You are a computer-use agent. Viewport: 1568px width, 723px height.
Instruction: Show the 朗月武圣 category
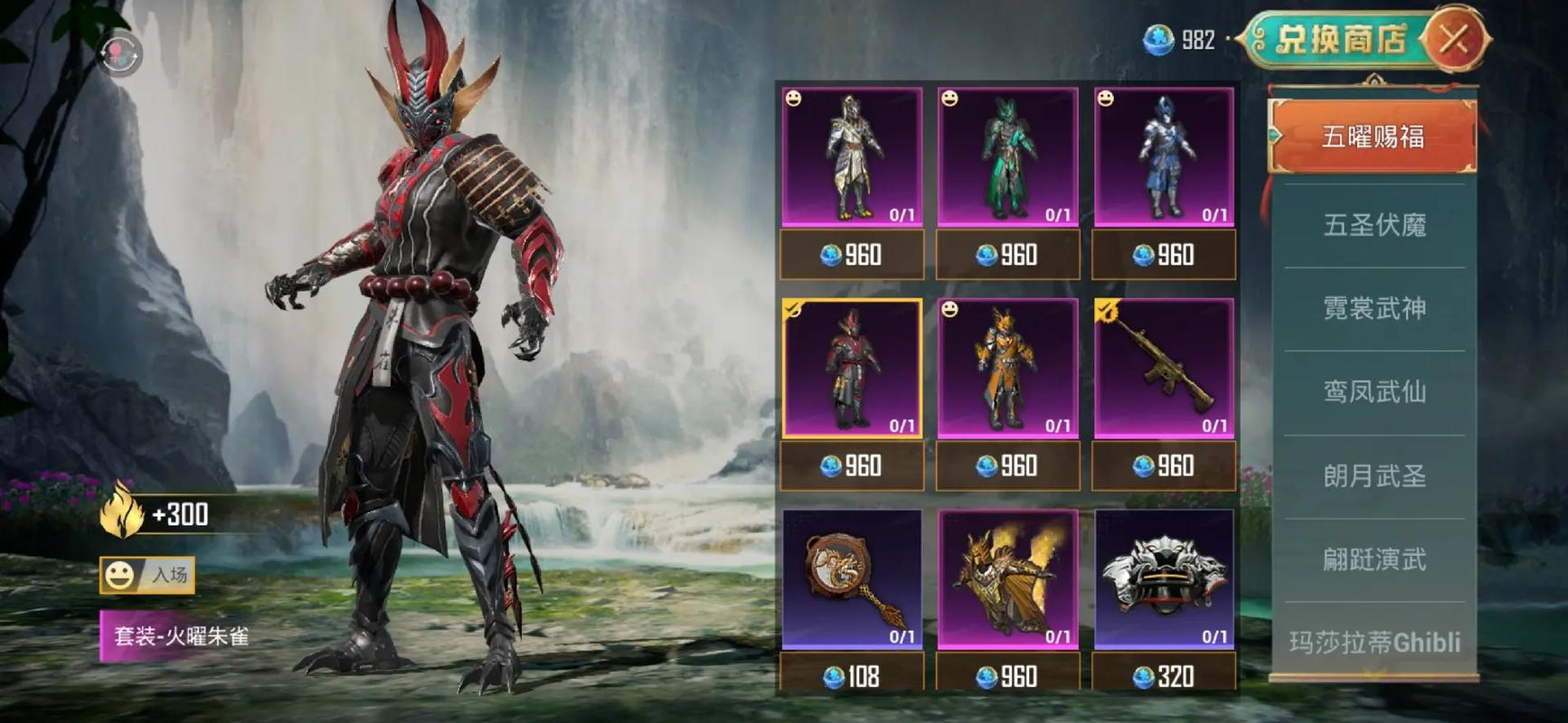click(1374, 475)
